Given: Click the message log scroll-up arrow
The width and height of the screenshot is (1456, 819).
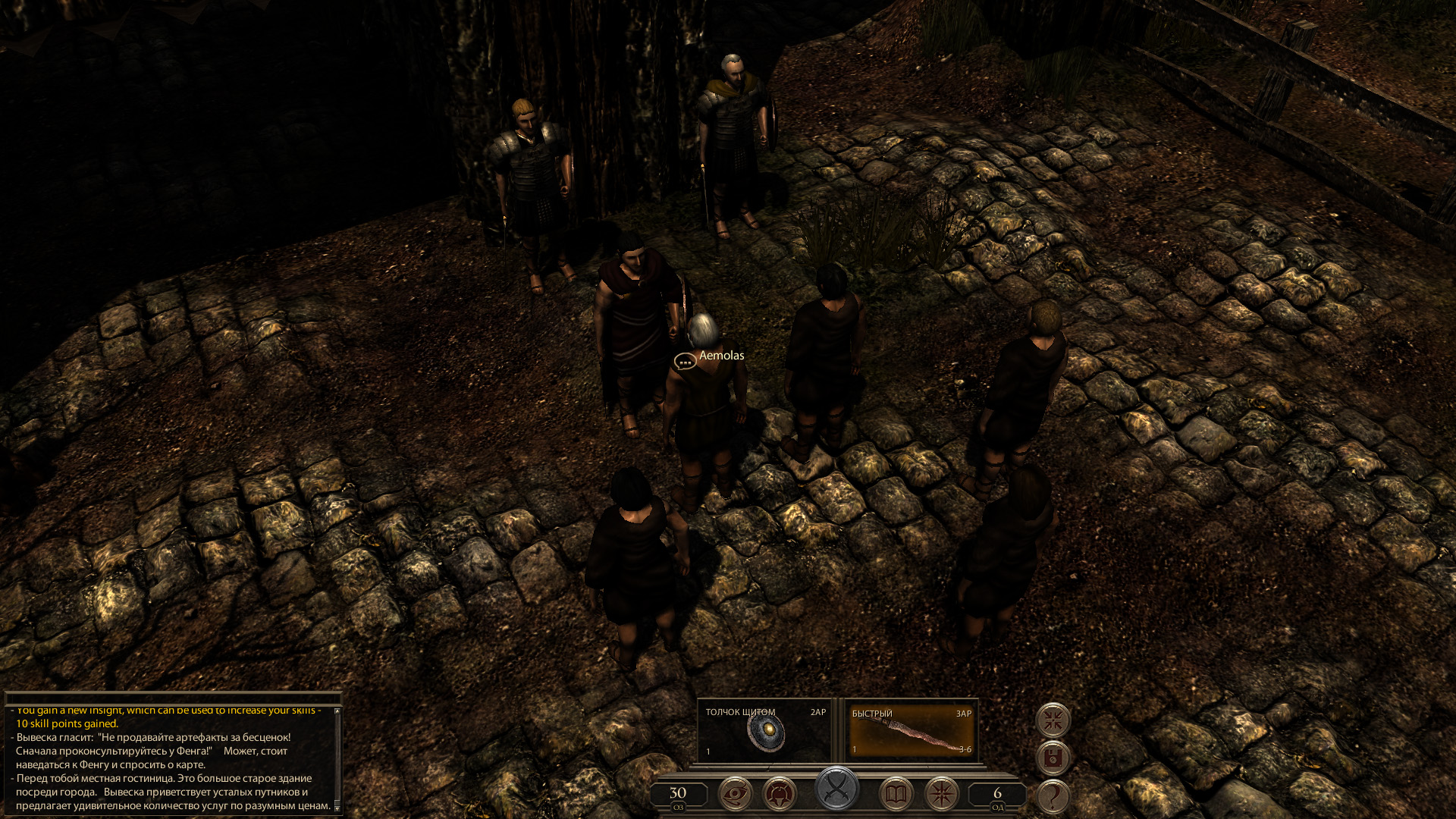Looking at the screenshot, I should (337, 711).
